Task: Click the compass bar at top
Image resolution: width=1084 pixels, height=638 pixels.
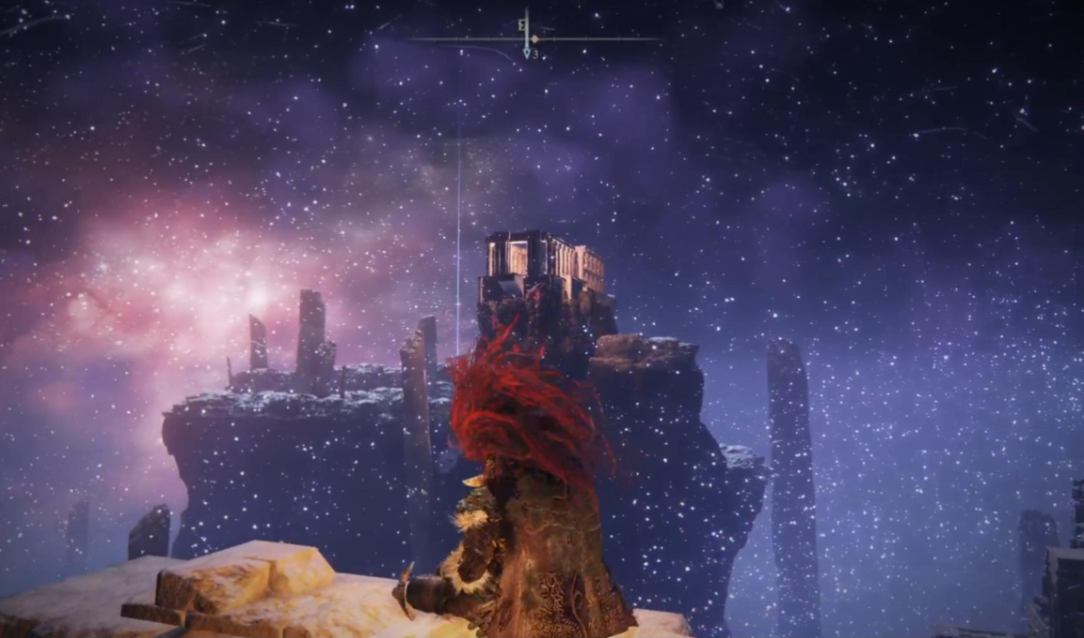Action: coord(533,39)
